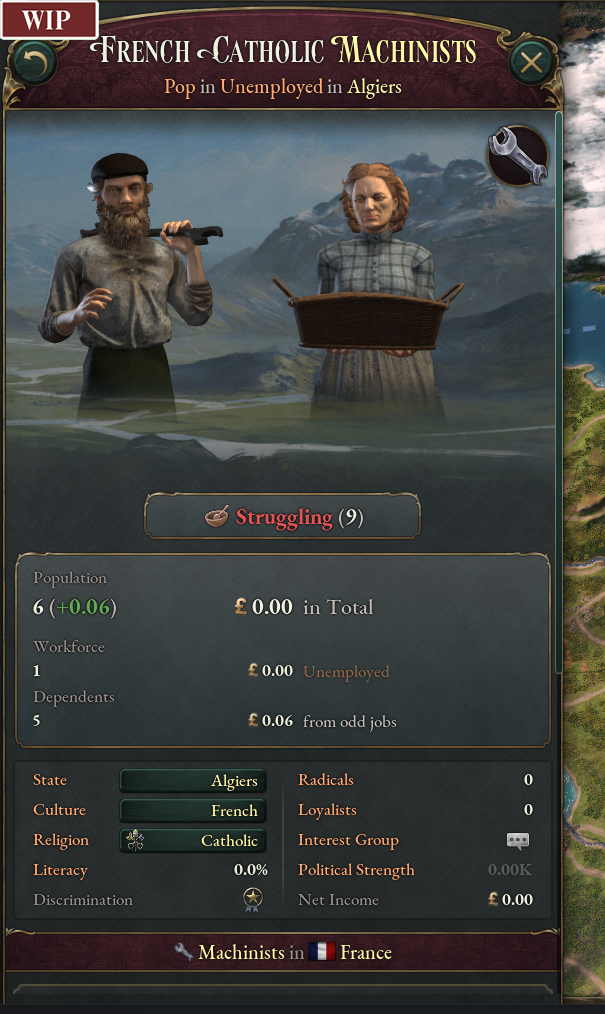The image size is (605, 1014).
Task: Go back using the arrow button
Action: point(33,65)
